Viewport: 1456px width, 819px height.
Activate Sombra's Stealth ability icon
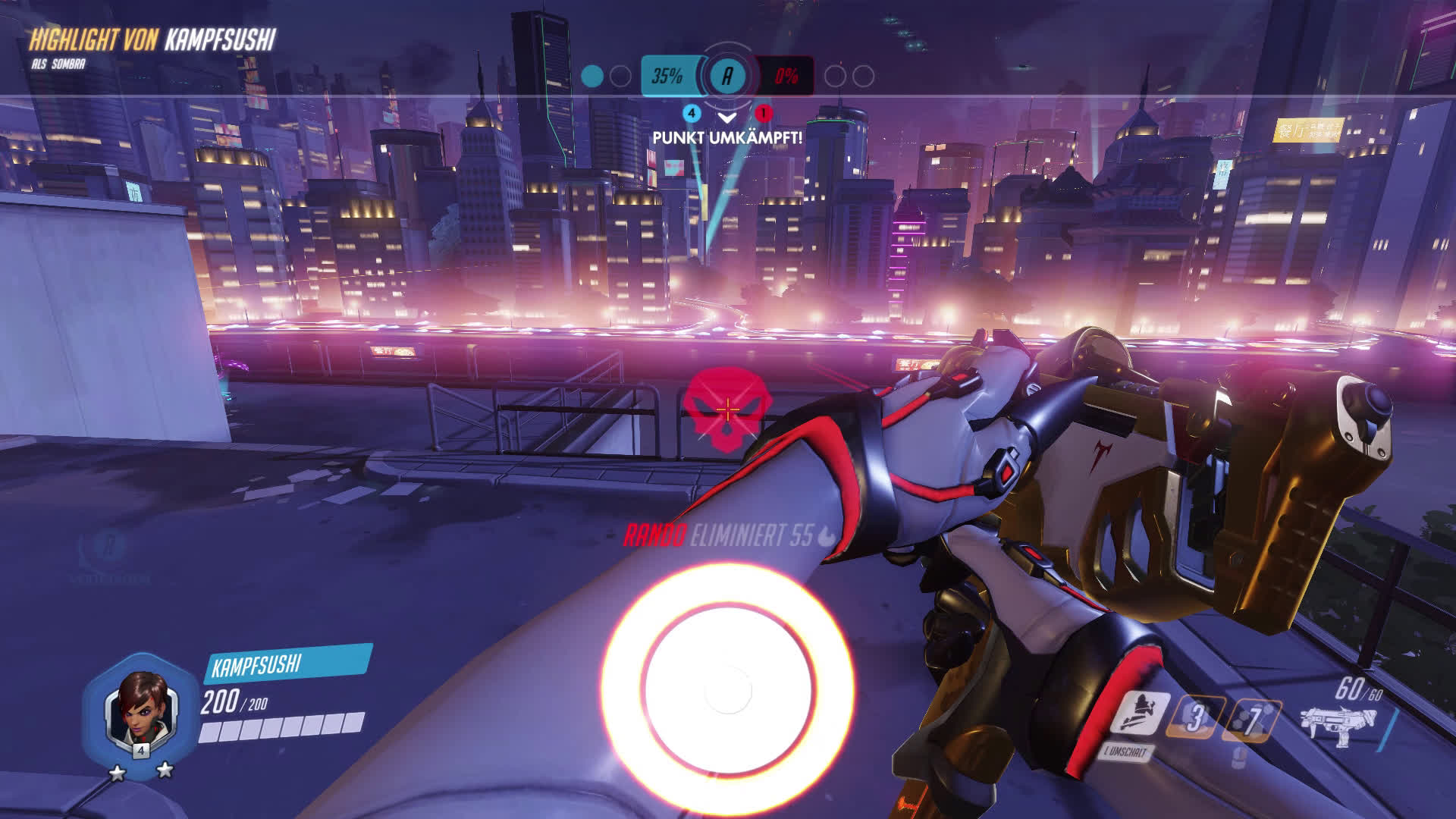(x=1138, y=714)
